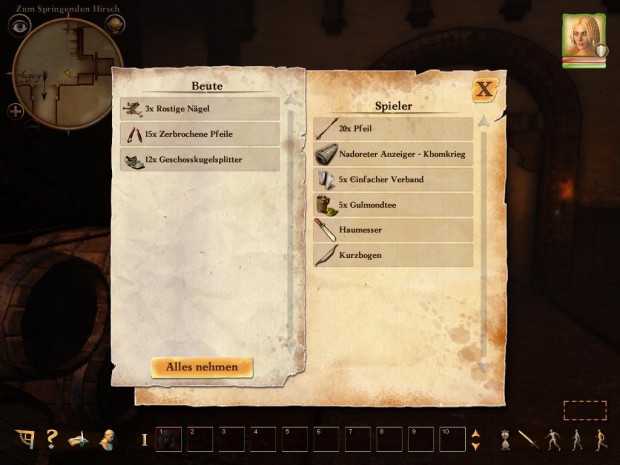Click the quickbar page arrows
This screenshot has width=620, height=465.
(475, 439)
